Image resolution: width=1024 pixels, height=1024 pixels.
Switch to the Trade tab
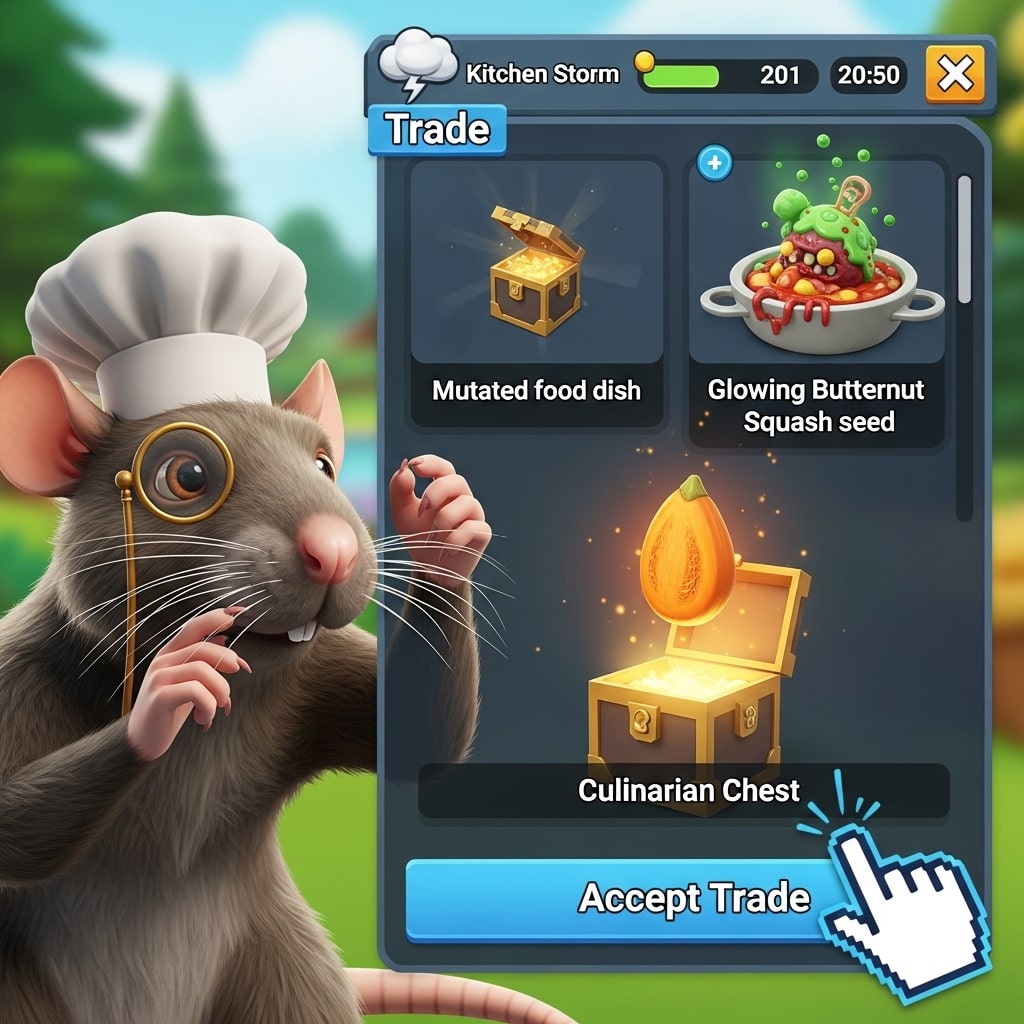(437, 130)
